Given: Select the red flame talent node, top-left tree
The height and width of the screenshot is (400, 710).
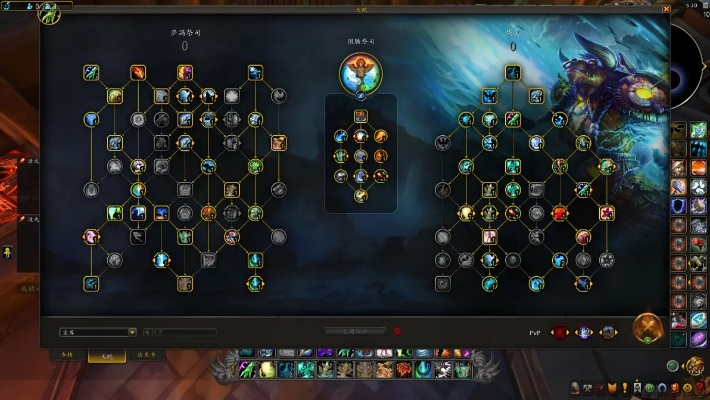Looking at the screenshot, I should click(x=138, y=72).
